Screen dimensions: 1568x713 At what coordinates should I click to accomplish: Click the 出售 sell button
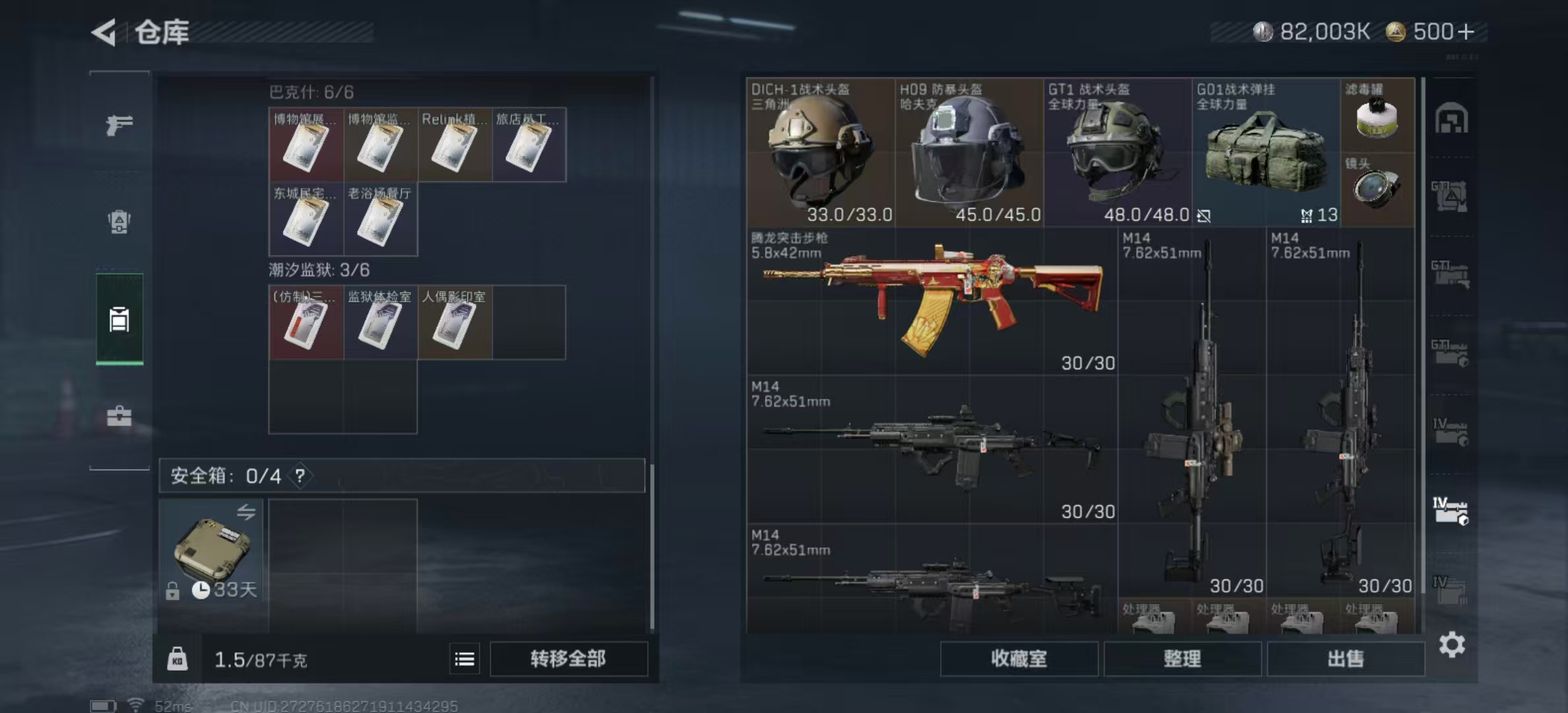coord(1346,659)
